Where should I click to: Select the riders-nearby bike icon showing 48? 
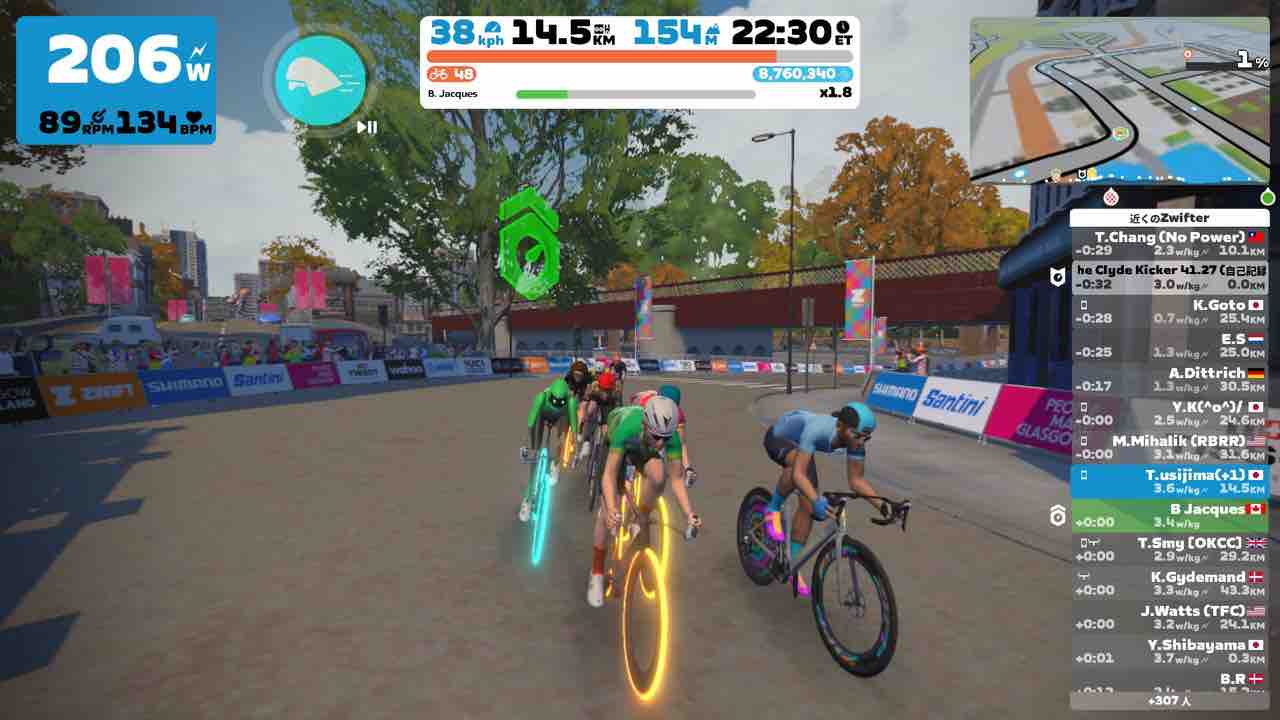(439, 74)
